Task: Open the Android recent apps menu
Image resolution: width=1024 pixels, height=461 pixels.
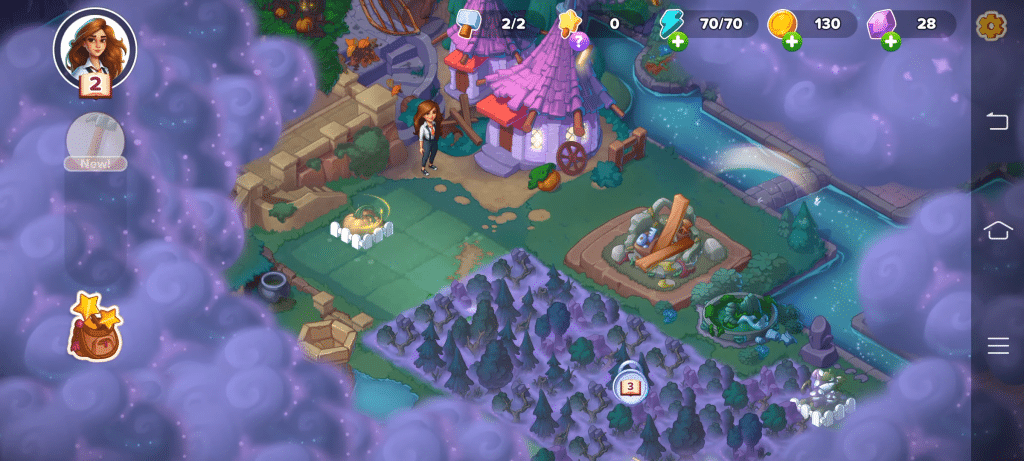Action: point(997,346)
